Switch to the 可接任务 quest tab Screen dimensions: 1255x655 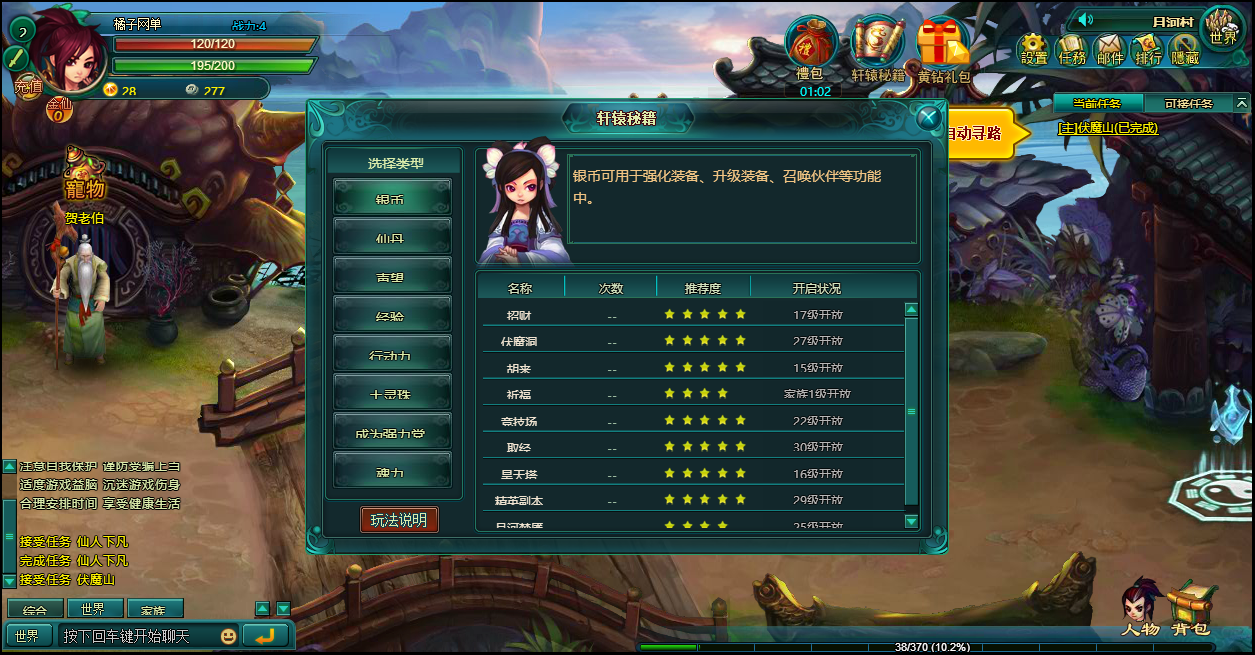coord(1188,103)
